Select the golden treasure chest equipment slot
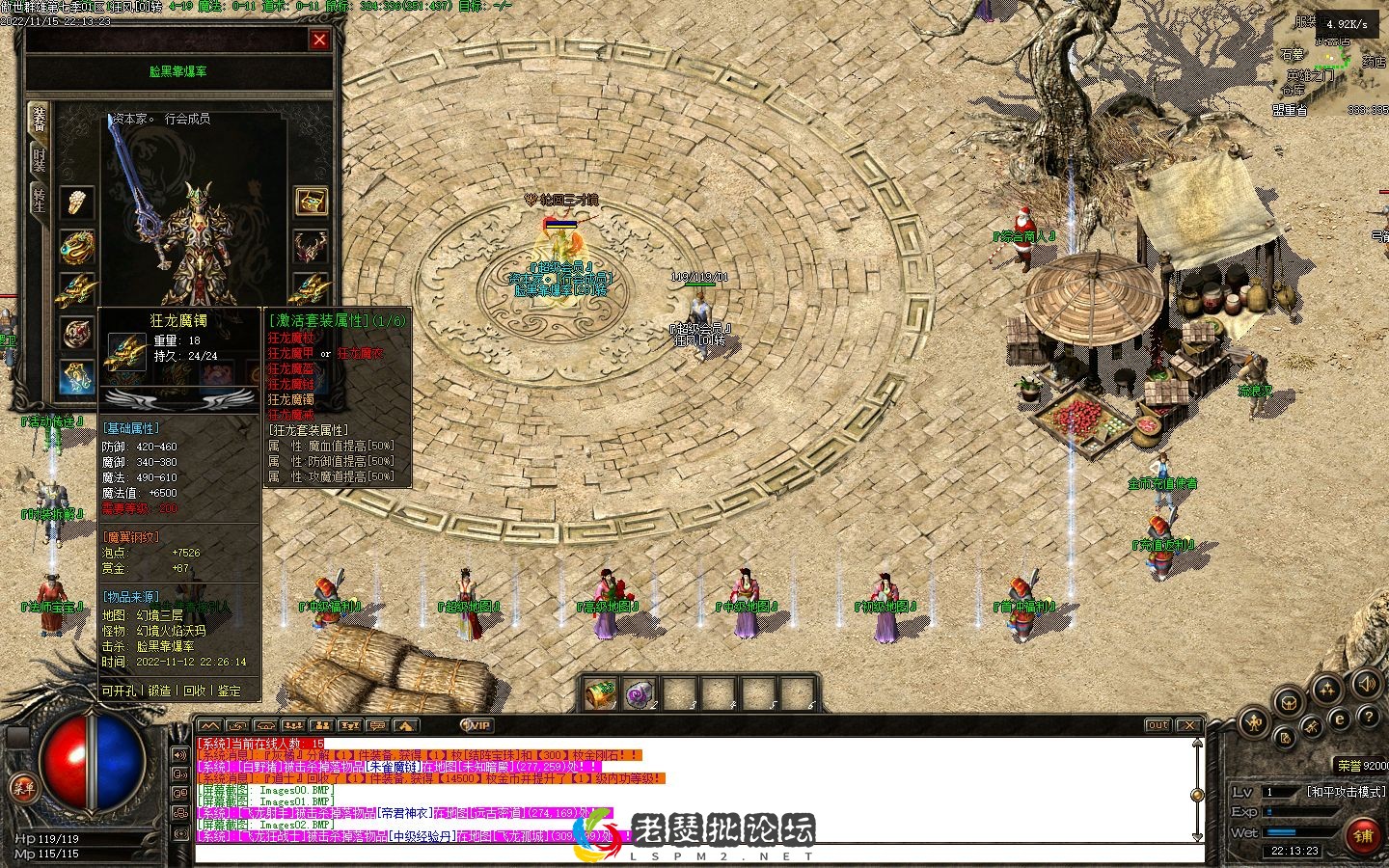The image size is (1389, 868). click(311, 202)
